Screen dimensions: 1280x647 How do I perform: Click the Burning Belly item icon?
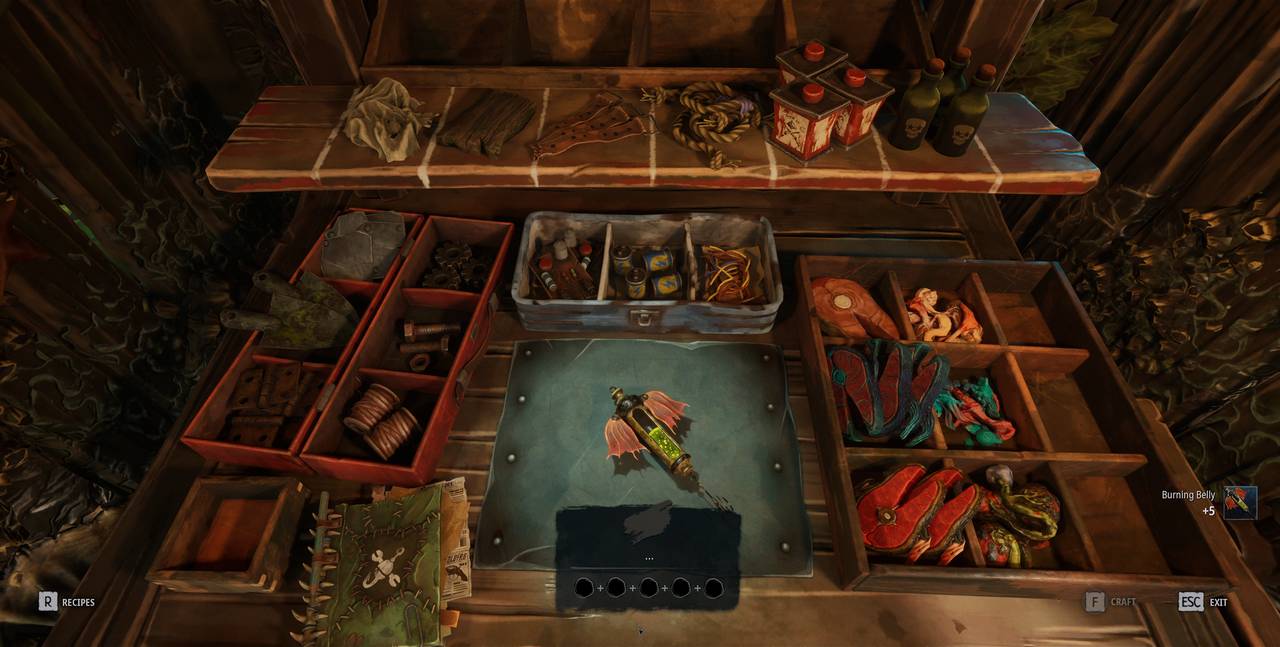coord(1240,502)
